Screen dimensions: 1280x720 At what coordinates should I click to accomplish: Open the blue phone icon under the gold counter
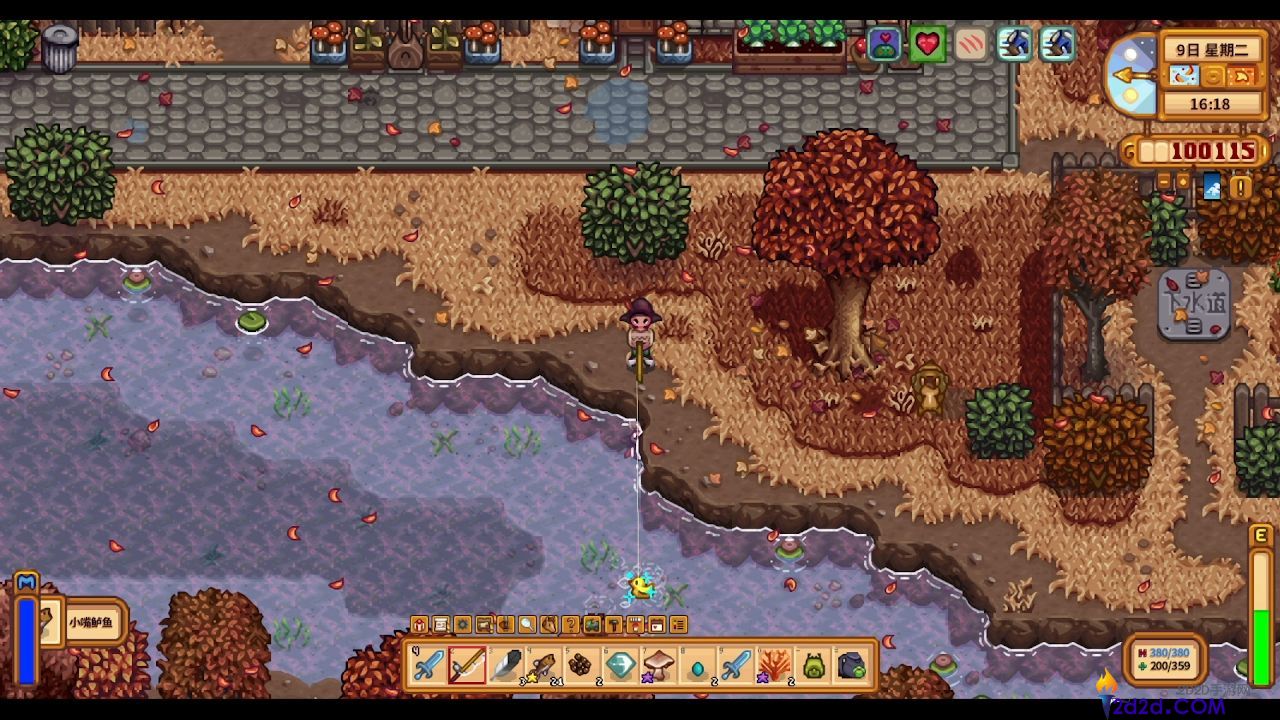coord(1212,186)
